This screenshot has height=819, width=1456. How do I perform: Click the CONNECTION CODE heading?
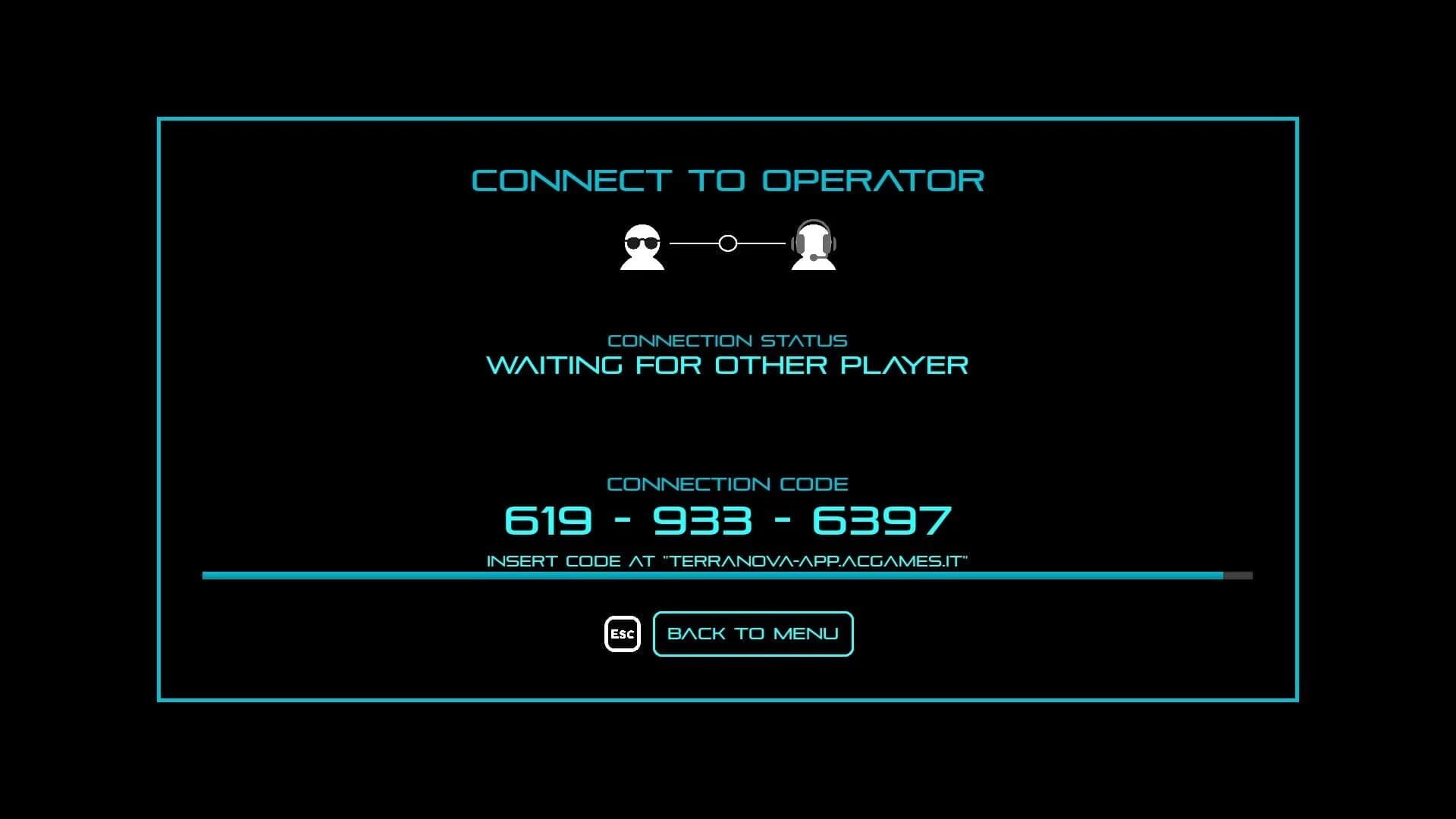[727, 483]
